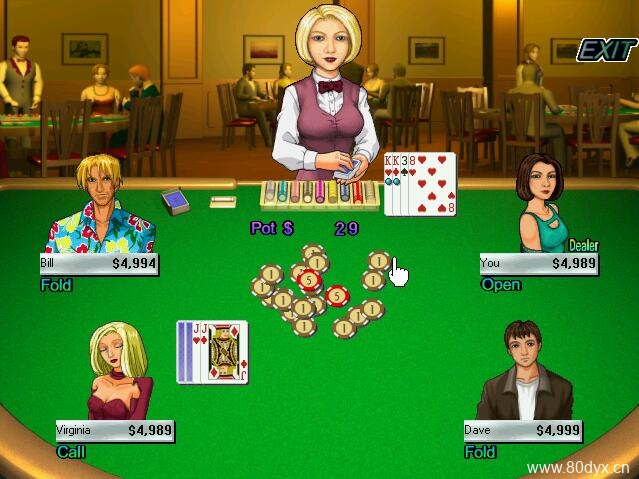Select Dave's name and money panel
The height and width of the screenshot is (479, 639).
click(x=522, y=431)
